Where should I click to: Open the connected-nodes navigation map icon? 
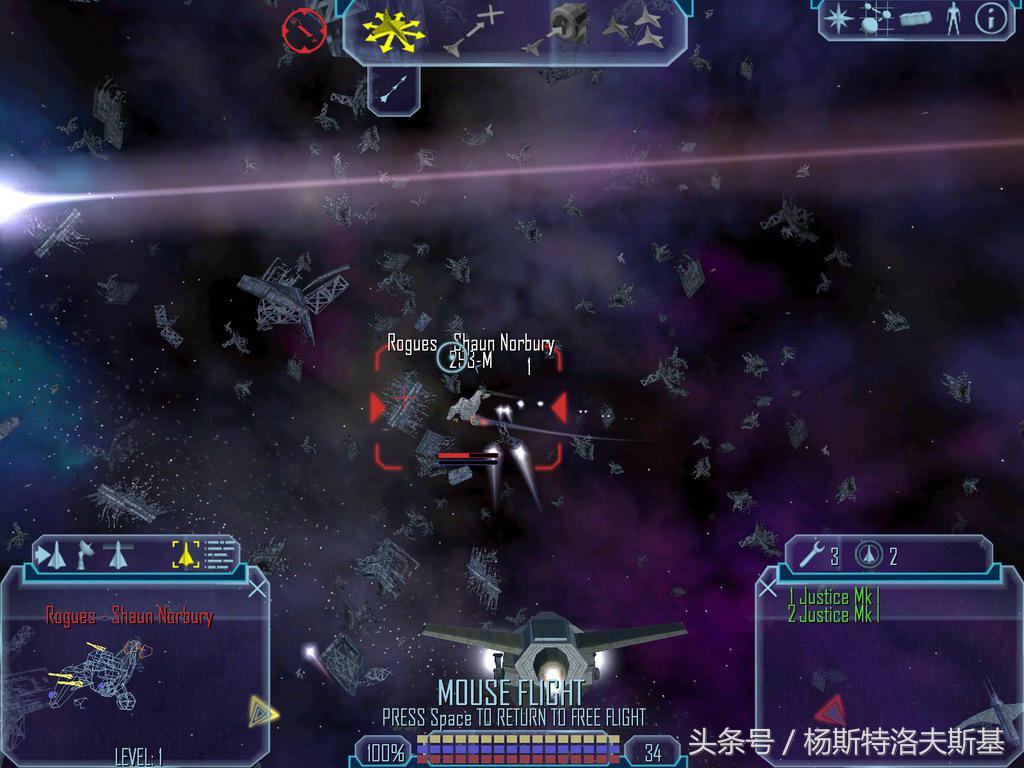[875, 18]
